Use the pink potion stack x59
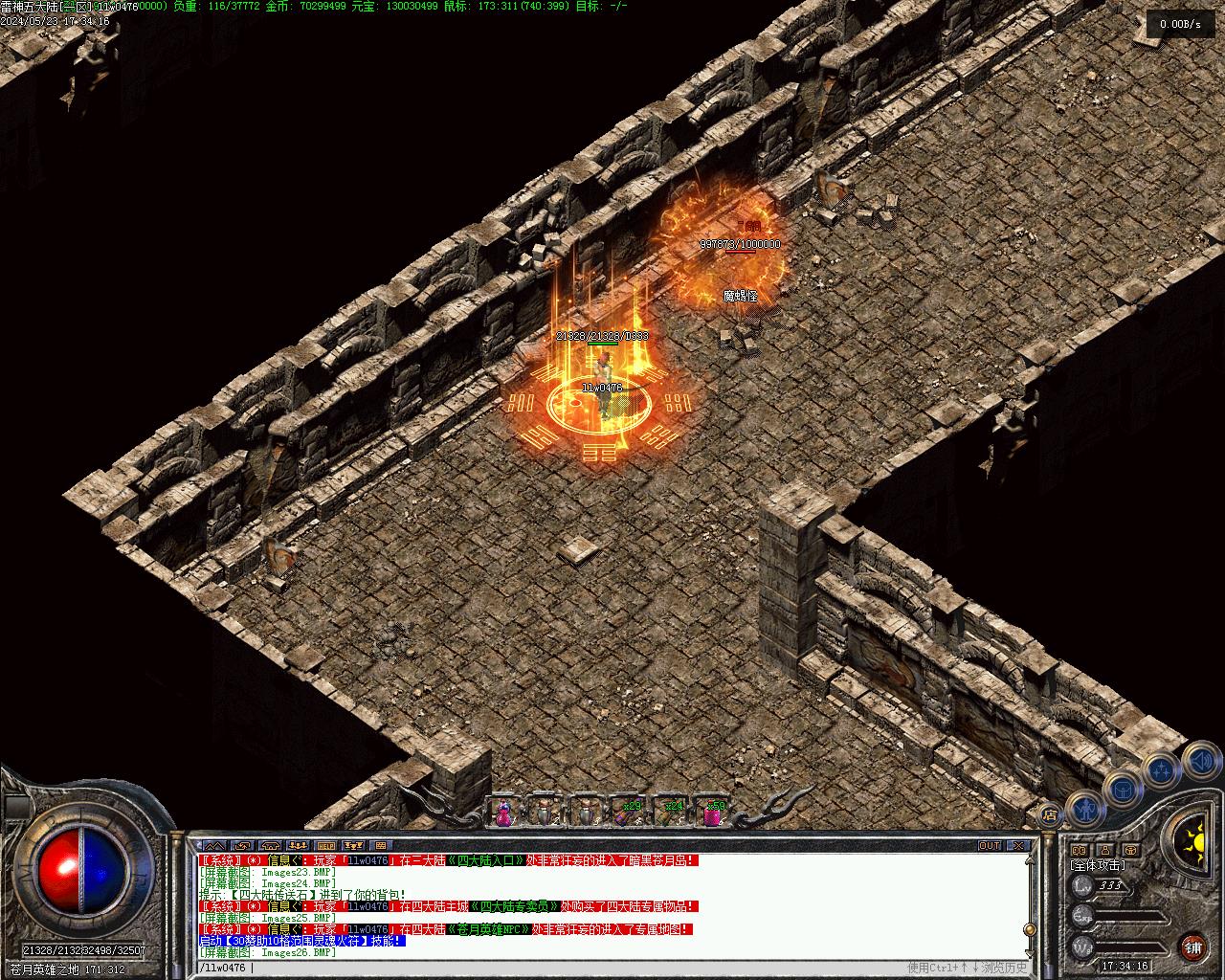Image resolution: width=1225 pixels, height=980 pixels. click(x=713, y=813)
